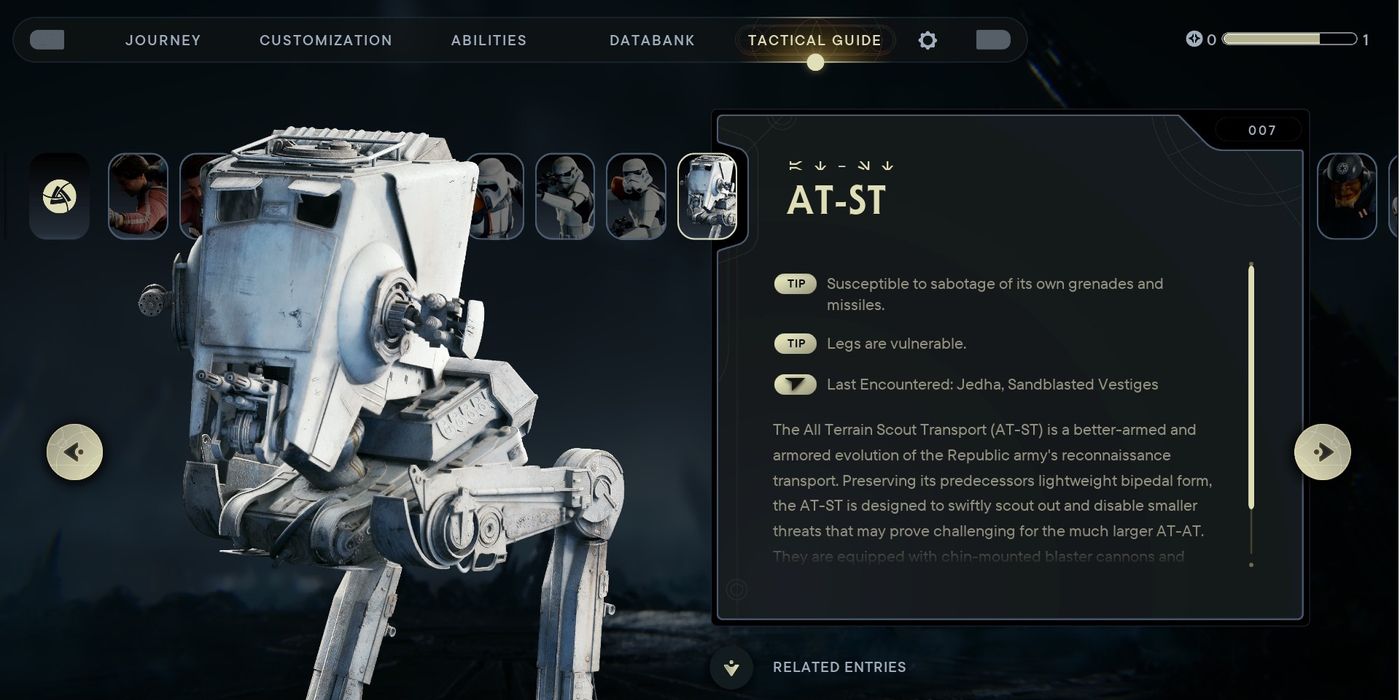Viewport: 1400px width, 700px height.
Task: Show the Databank tab
Action: coord(652,40)
